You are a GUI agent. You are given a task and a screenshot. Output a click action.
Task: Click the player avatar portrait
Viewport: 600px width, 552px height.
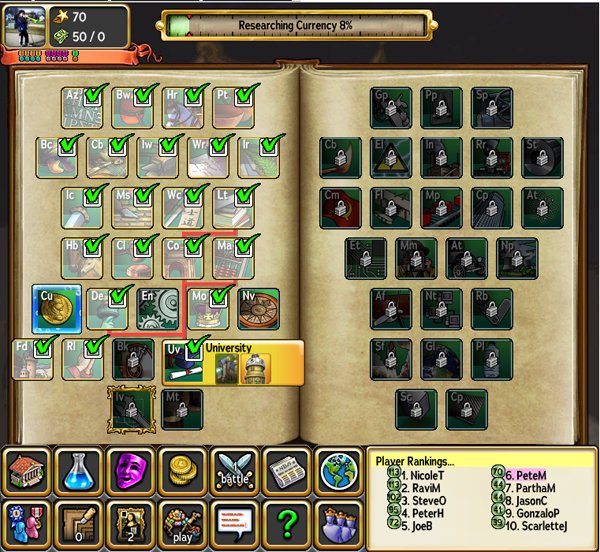[x=25, y=26]
